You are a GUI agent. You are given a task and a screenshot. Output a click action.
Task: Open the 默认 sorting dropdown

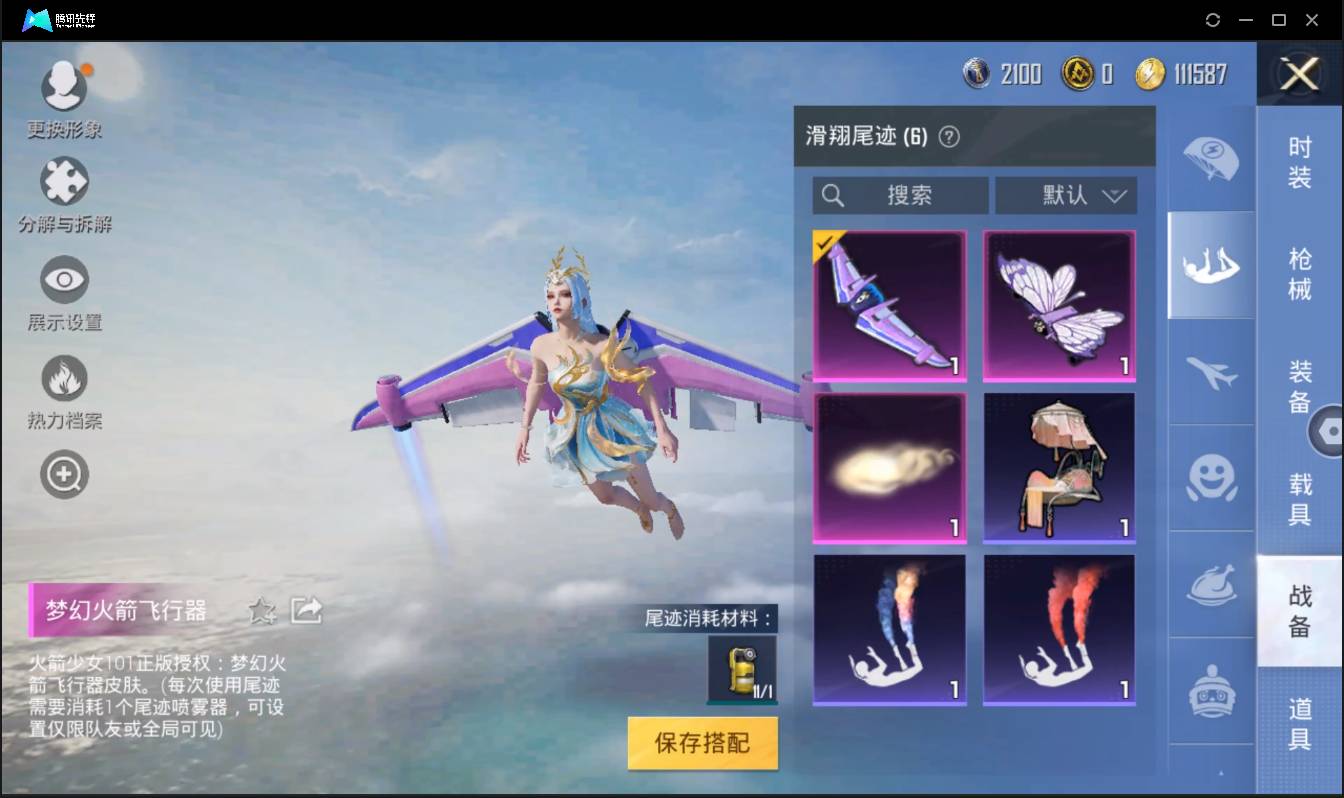(x=1066, y=195)
